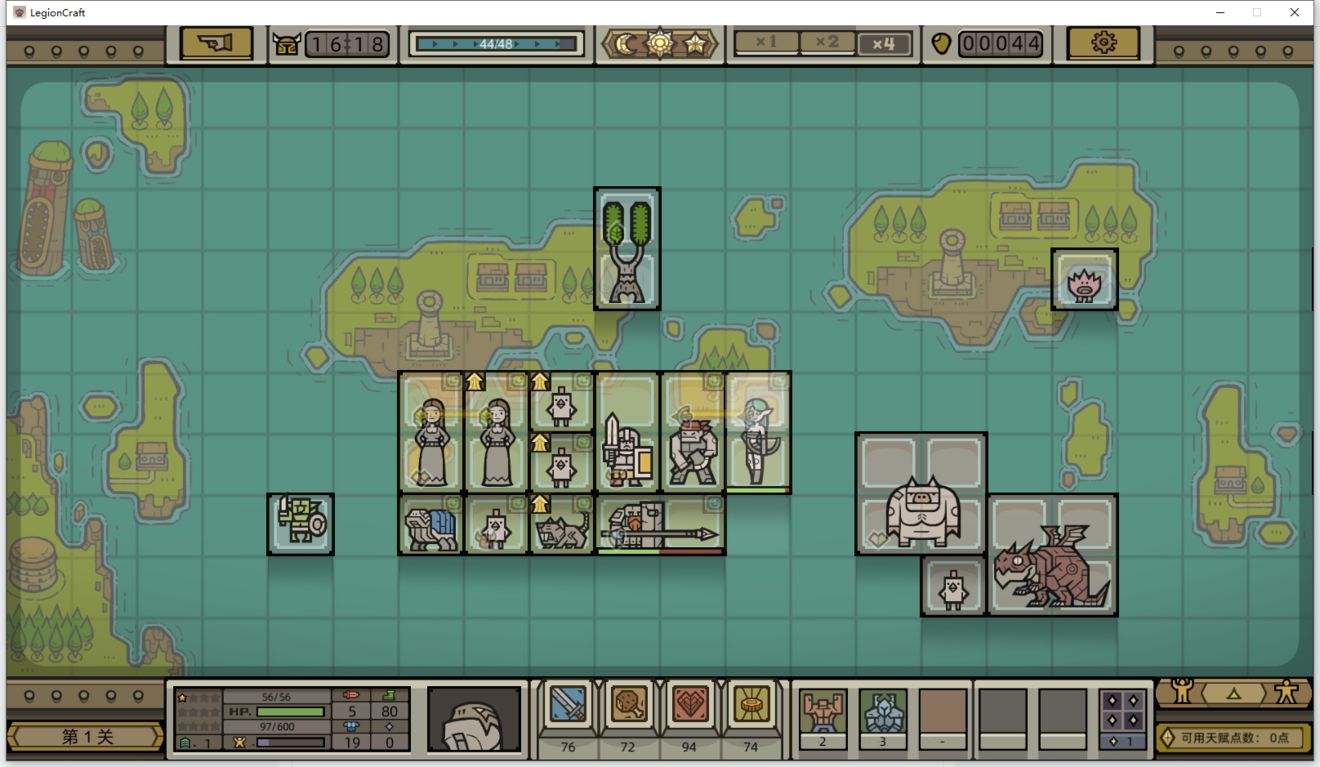Select the broken heart skill icon

689,706
